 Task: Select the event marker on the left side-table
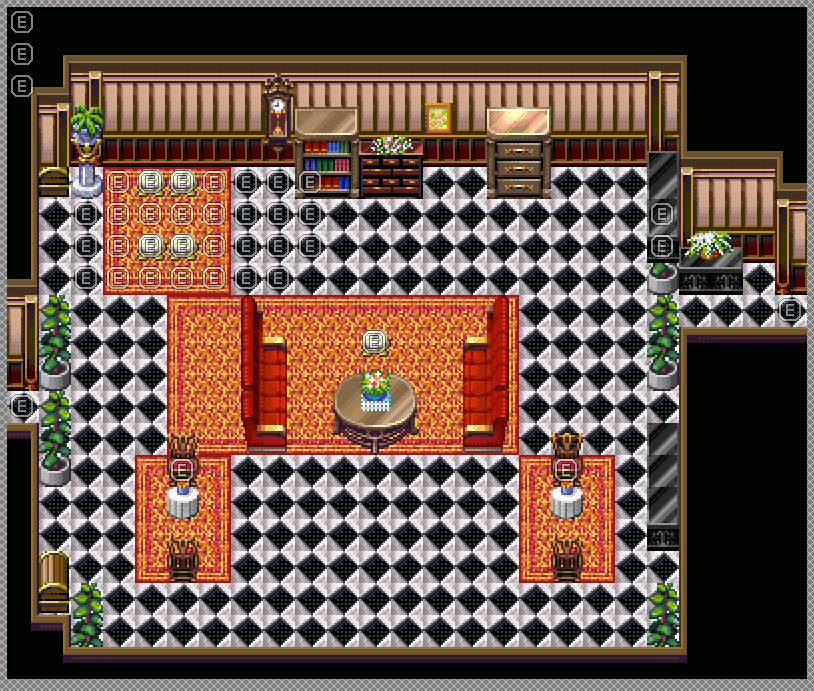pos(182,469)
